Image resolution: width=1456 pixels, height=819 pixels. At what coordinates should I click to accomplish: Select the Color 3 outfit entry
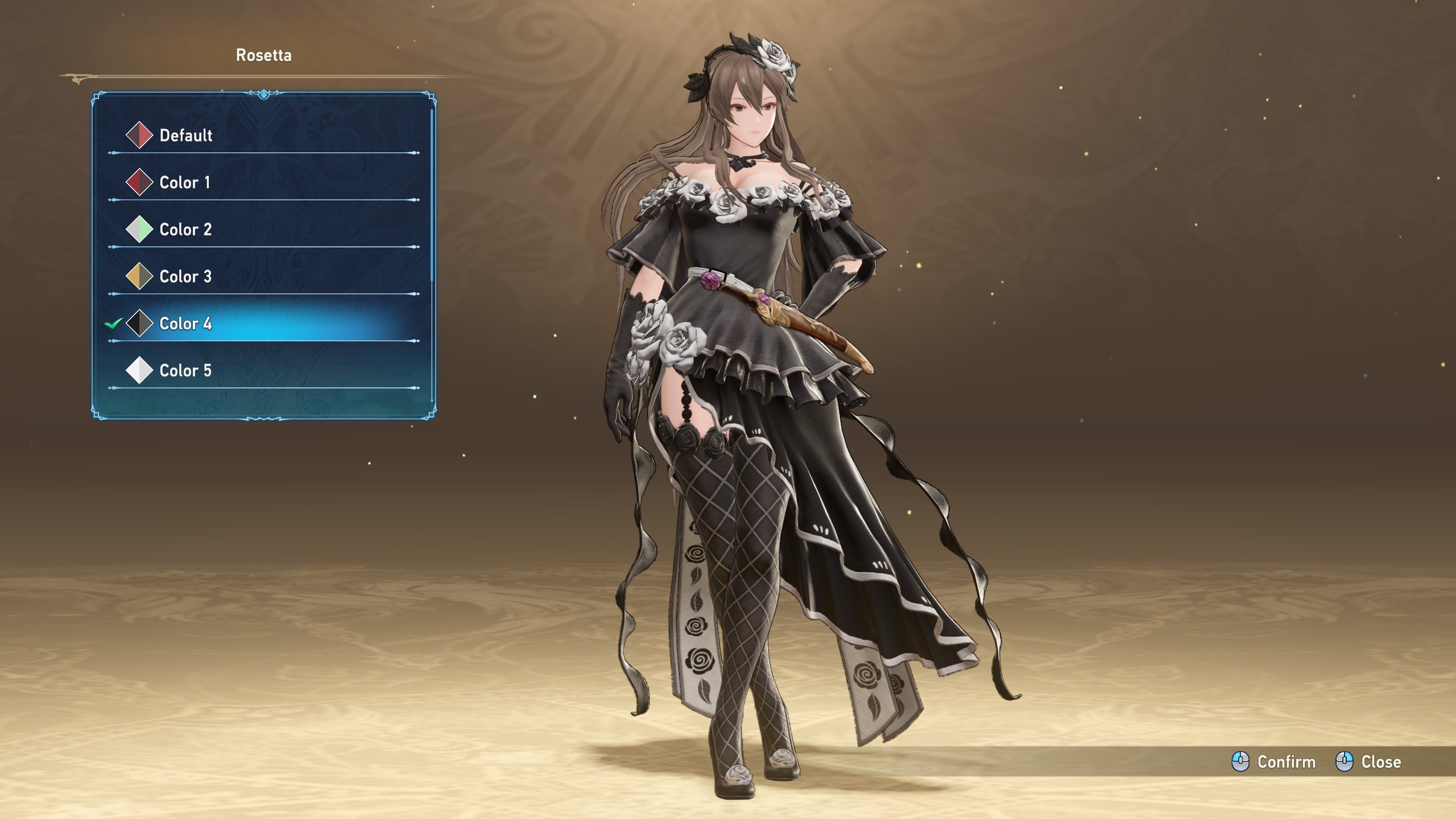click(x=185, y=277)
